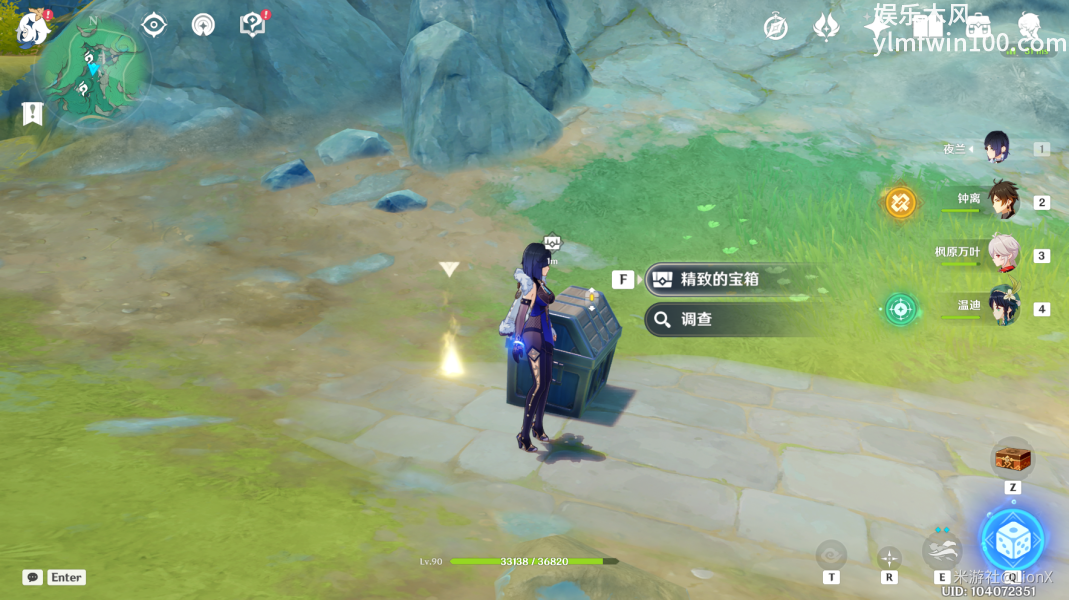Use the treasure box gadget icon
The width and height of the screenshot is (1069, 600).
pos(1012,458)
